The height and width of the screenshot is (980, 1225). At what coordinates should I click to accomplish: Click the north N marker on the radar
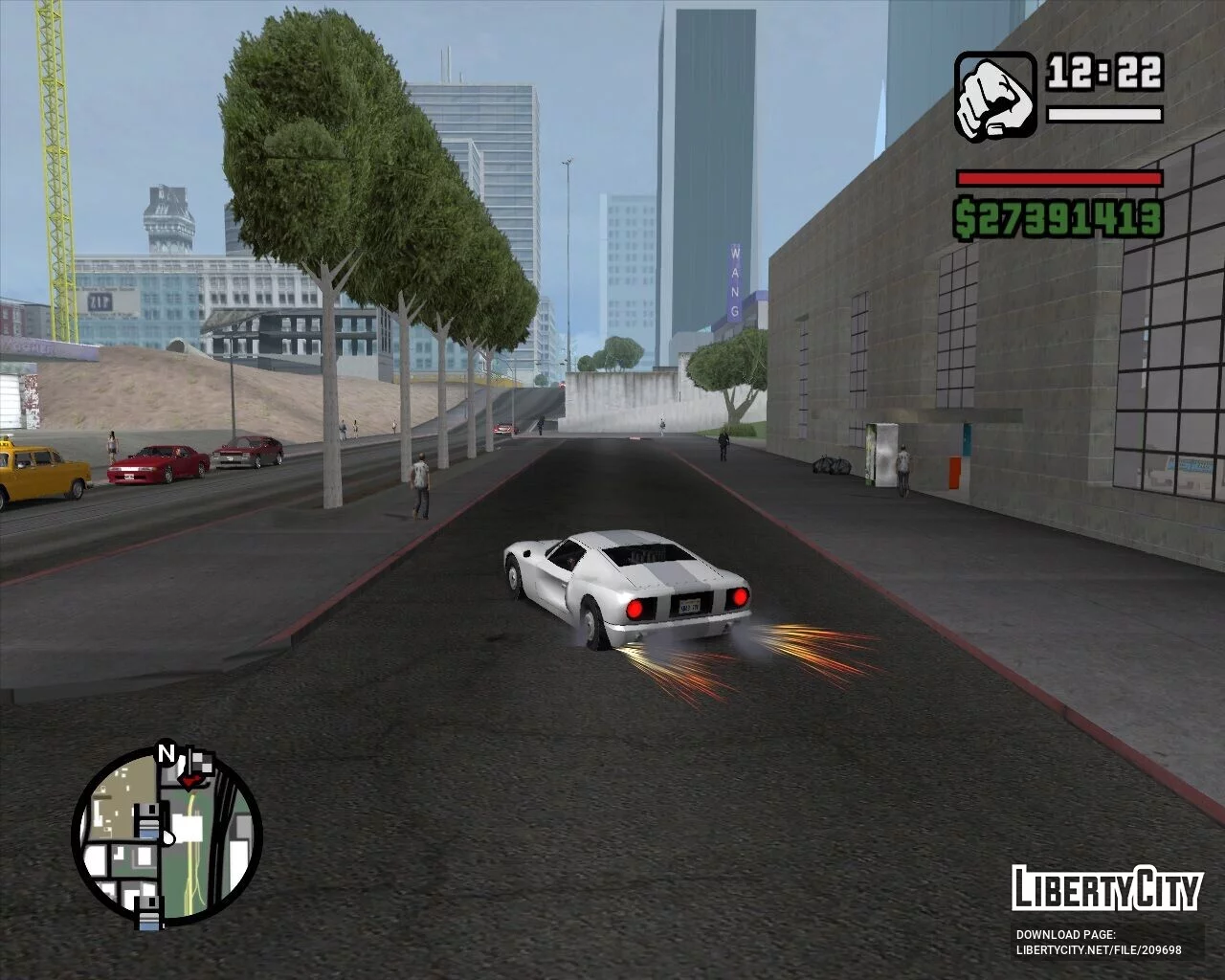(x=167, y=754)
